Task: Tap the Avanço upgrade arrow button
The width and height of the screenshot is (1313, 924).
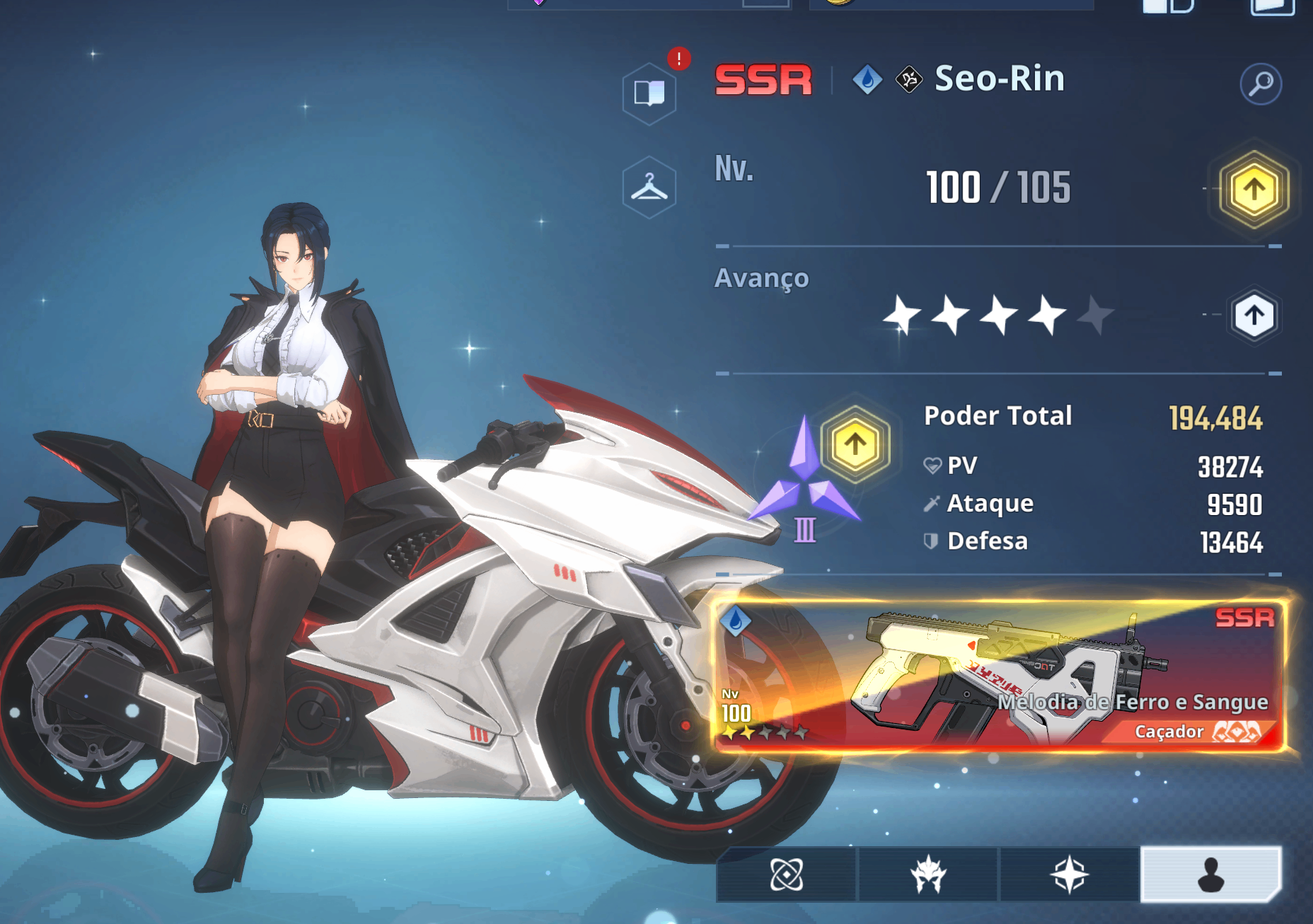Action: (x=1254, y=316)
